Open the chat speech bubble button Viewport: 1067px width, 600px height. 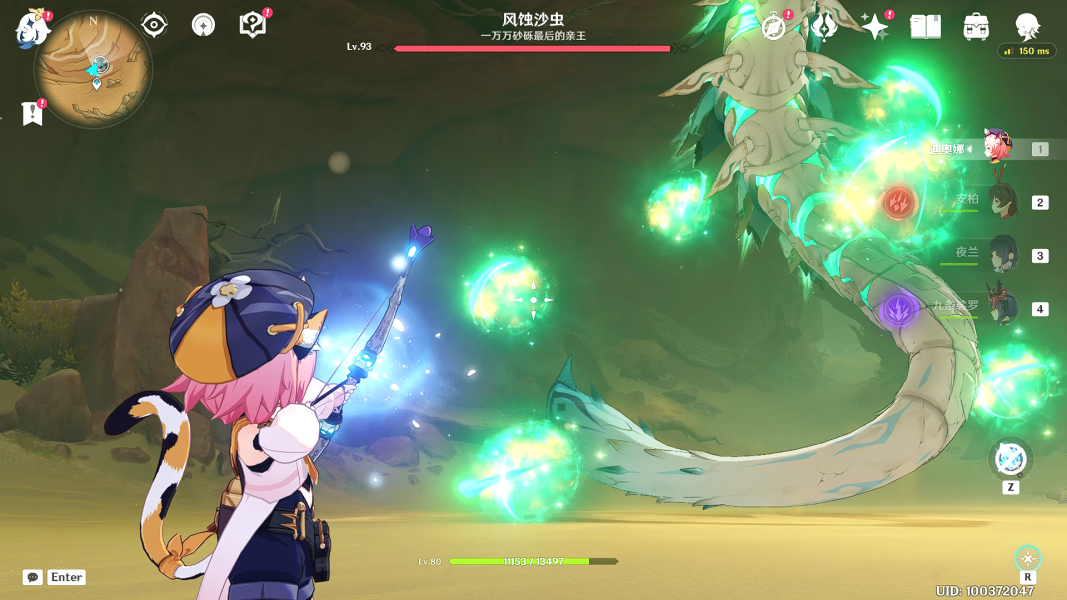33,577
